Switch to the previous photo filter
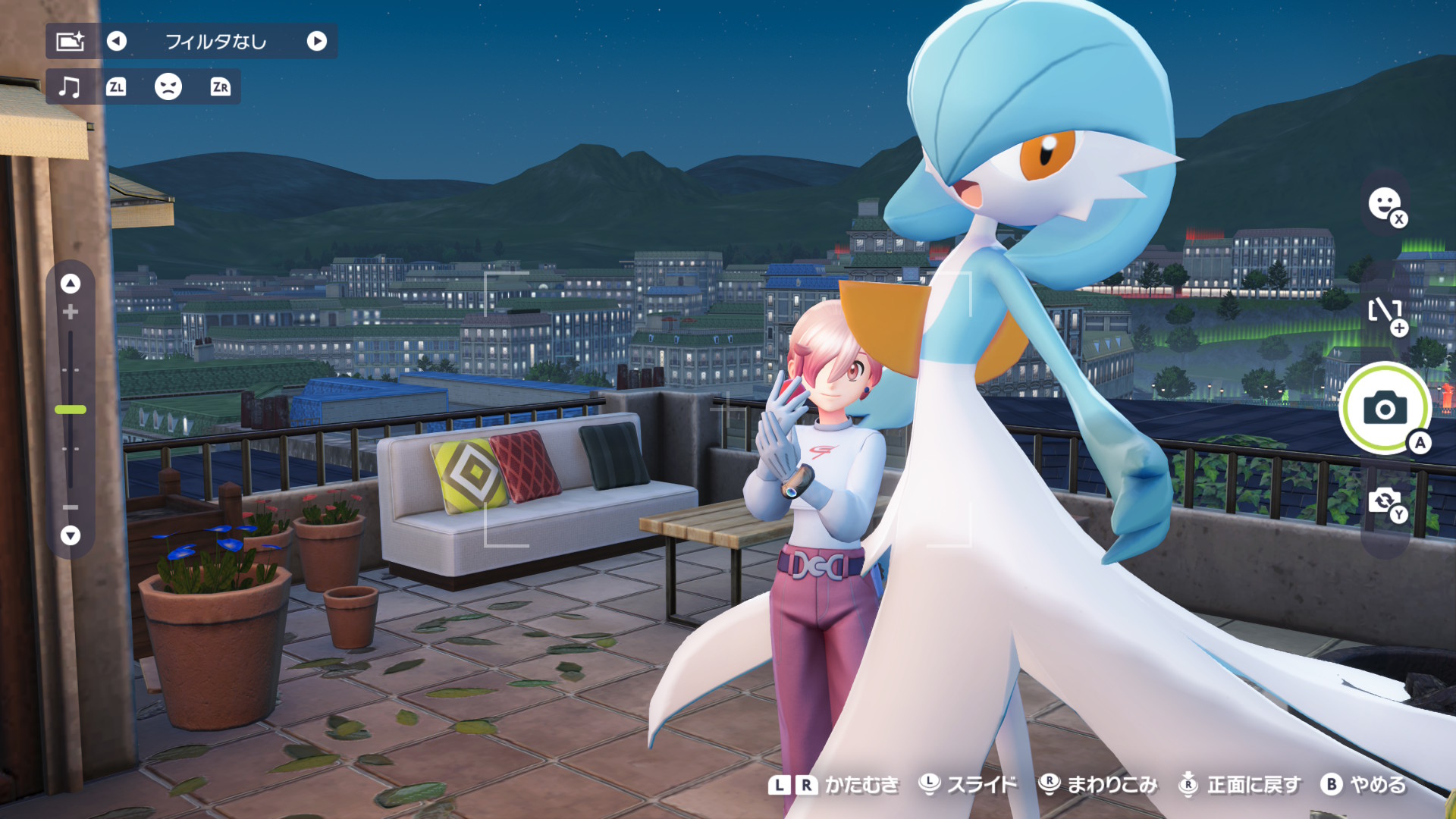The height and width of the screenshot is (819, 1456). (x=116, y=41)
